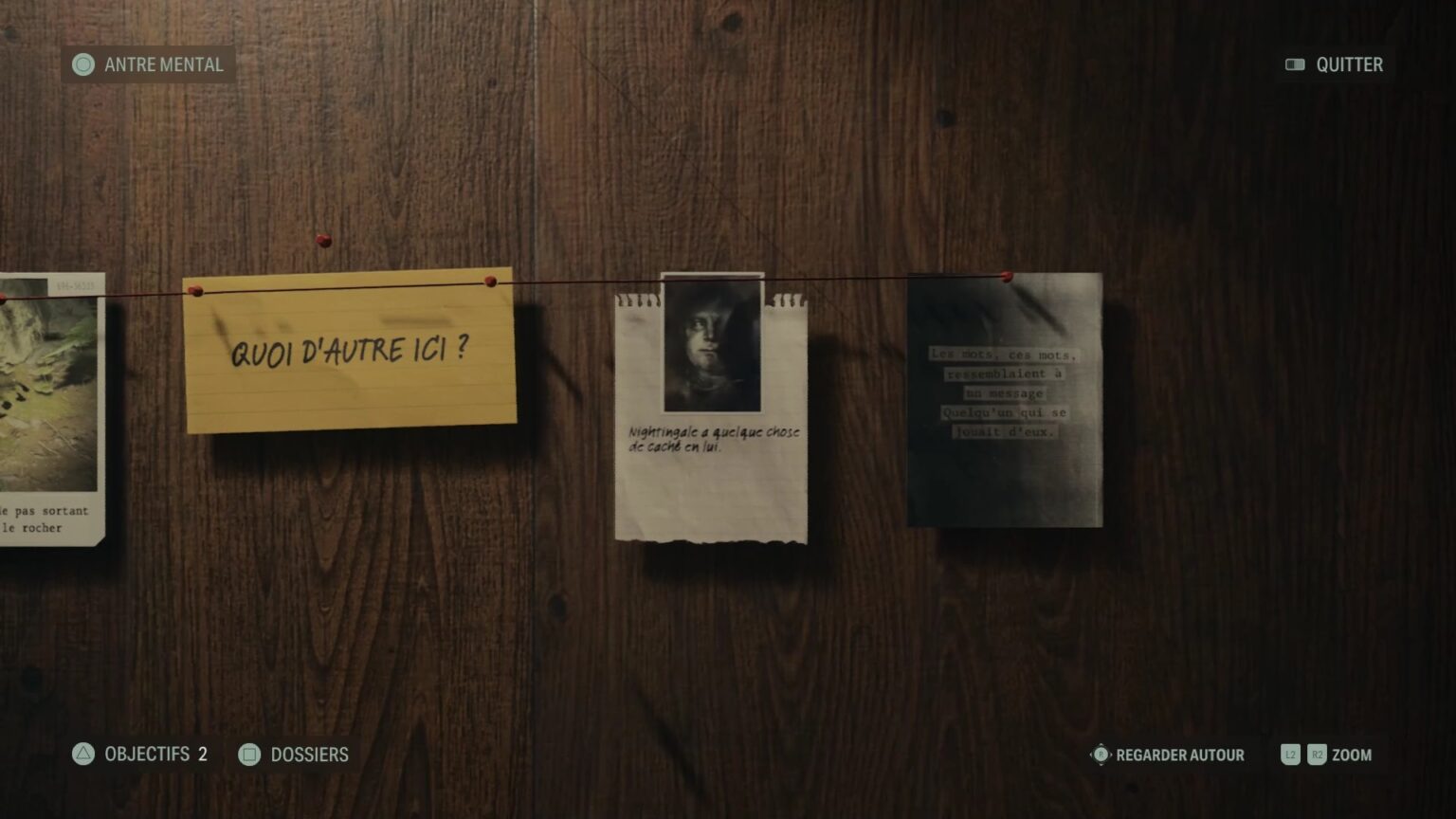Screen dimensions: 1456x819
Task: Click the L2 trigger icon near Zoom
Action: click(1291, 755)
